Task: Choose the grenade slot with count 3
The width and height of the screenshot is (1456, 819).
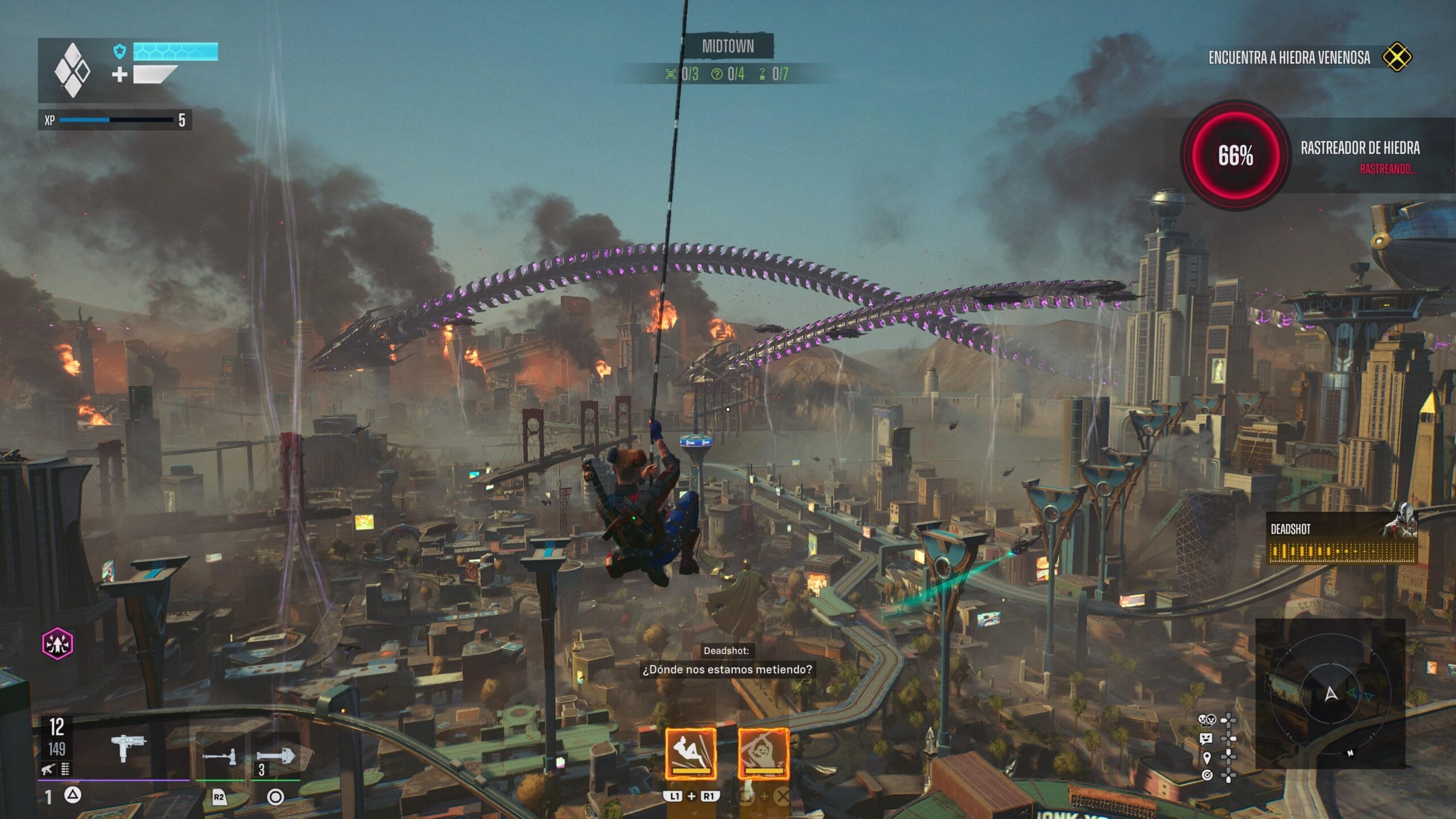Action: pos(275,756)
